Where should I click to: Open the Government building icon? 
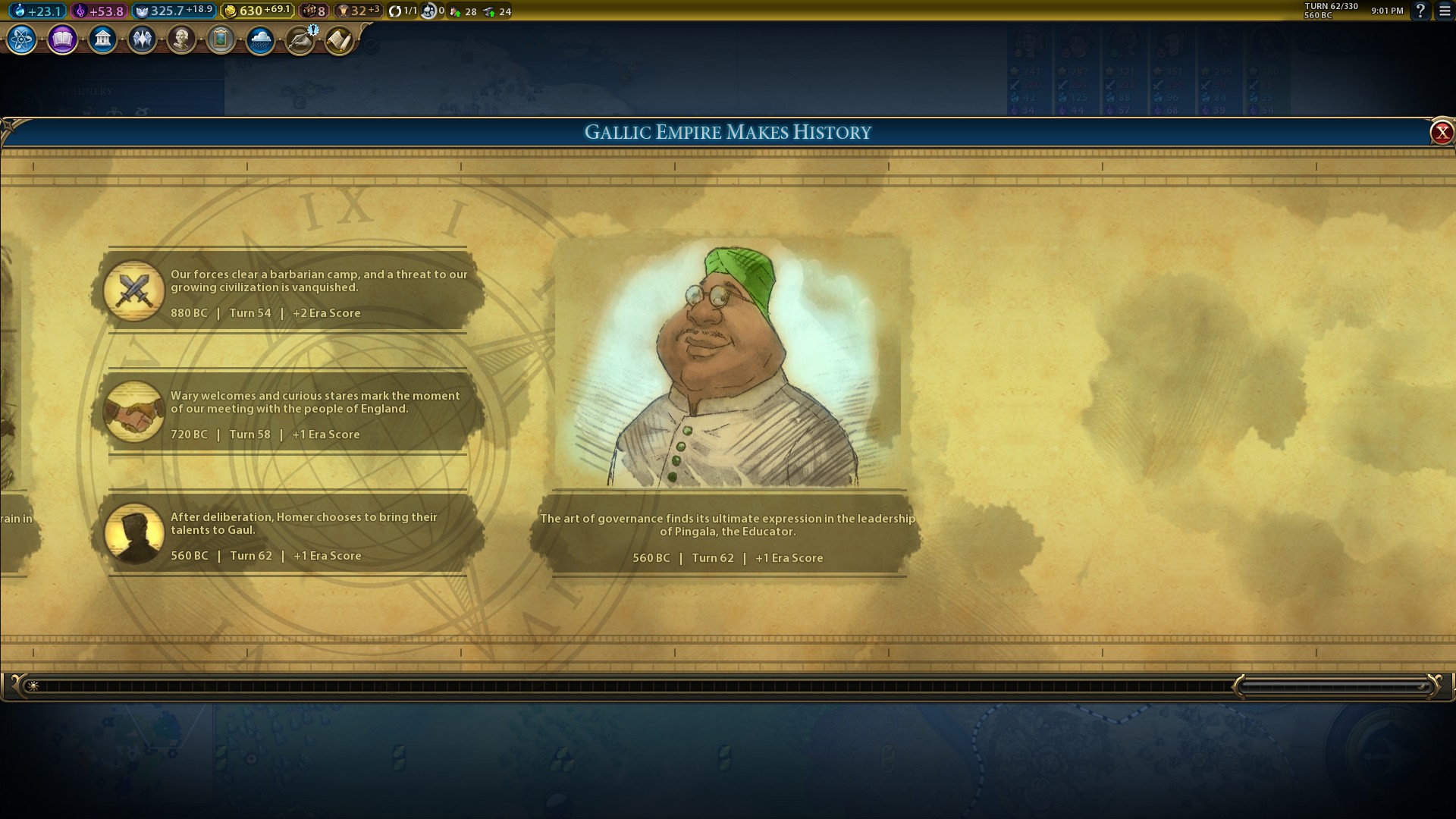click(102, 39)
